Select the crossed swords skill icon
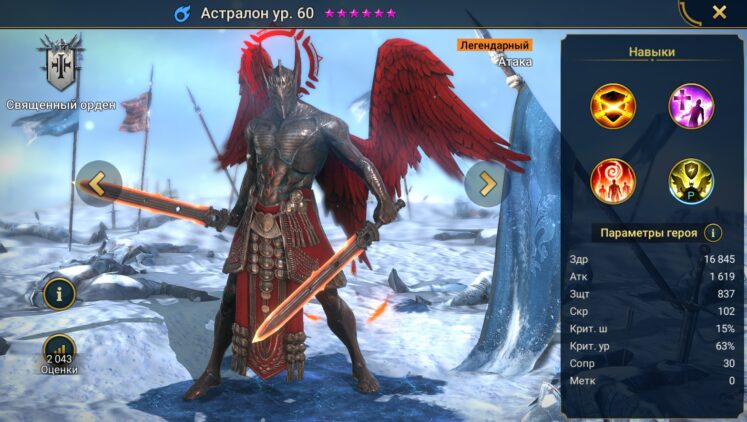Viewport: 747px width, 422px height. pos(612,105)
